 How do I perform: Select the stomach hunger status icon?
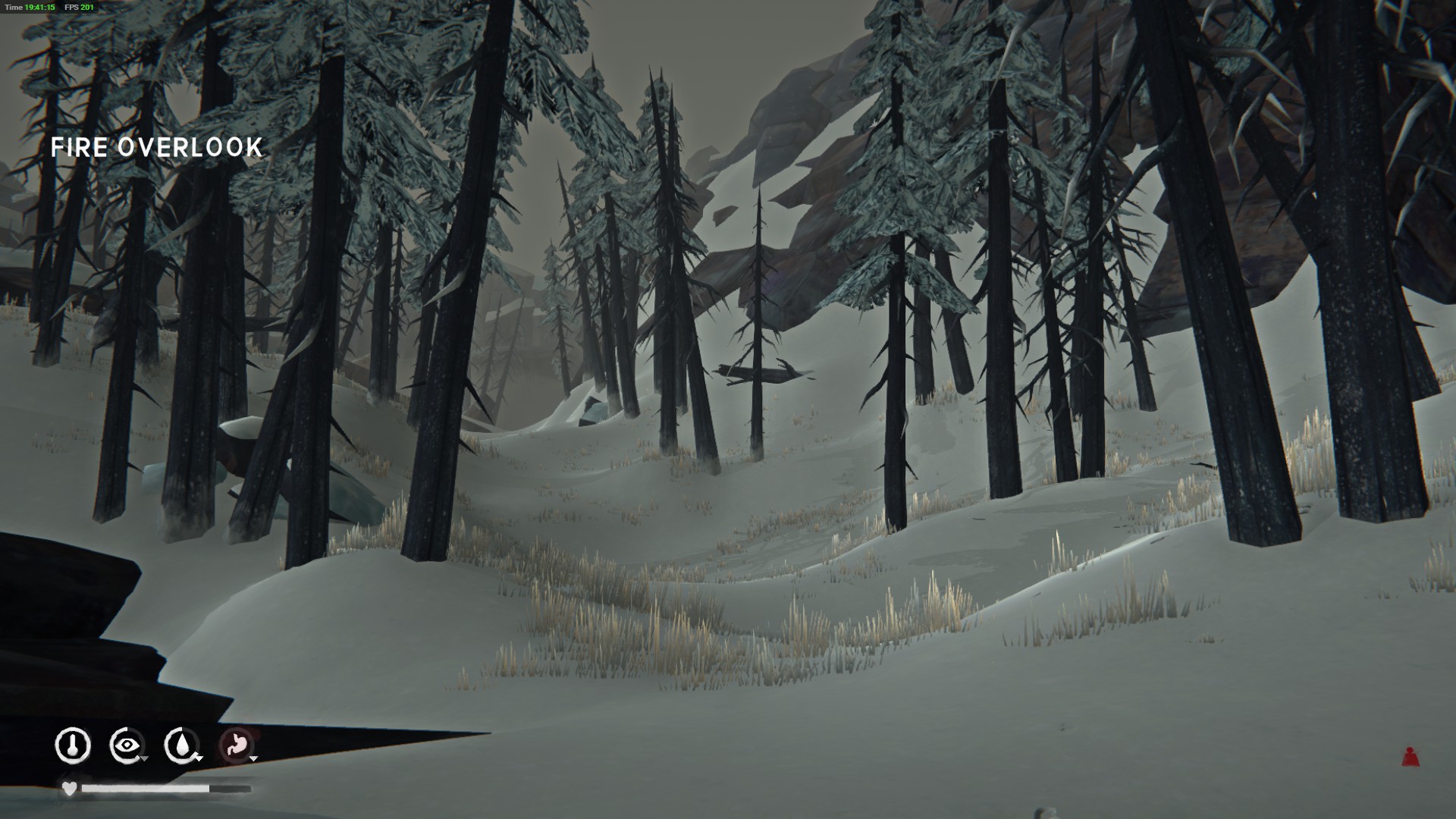tap(236, 745)
